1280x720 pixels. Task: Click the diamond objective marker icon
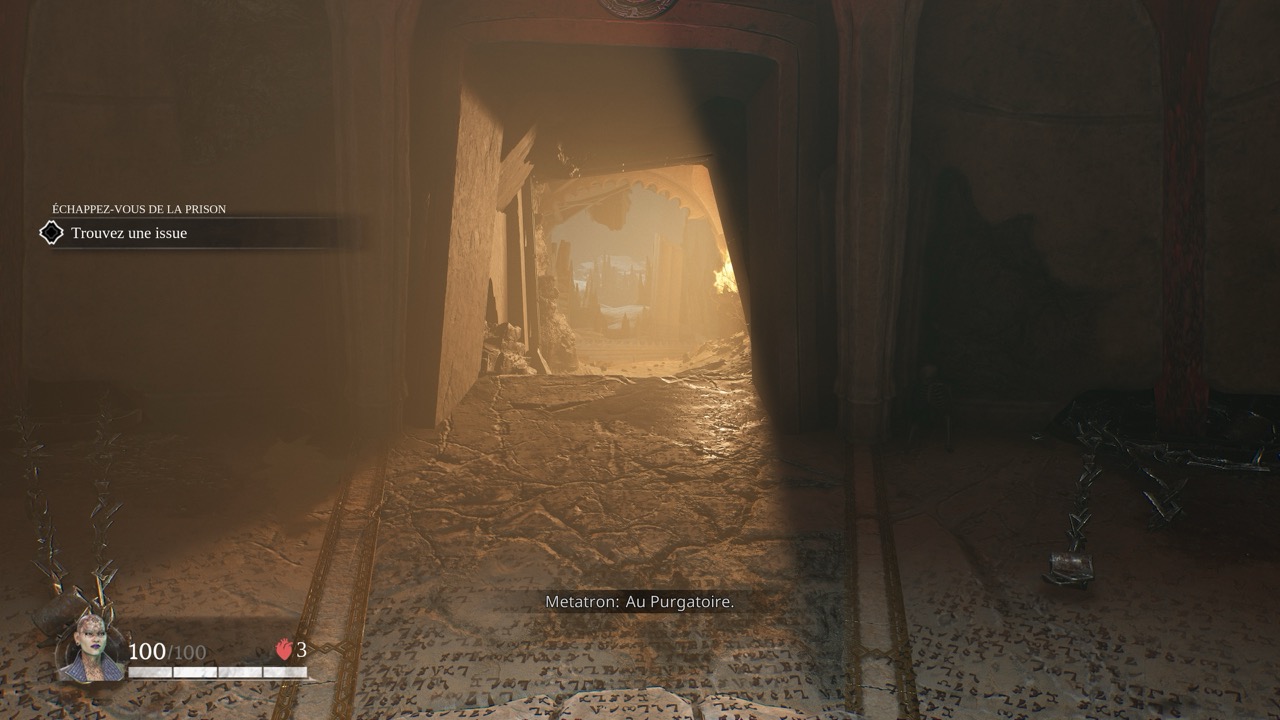51,233
